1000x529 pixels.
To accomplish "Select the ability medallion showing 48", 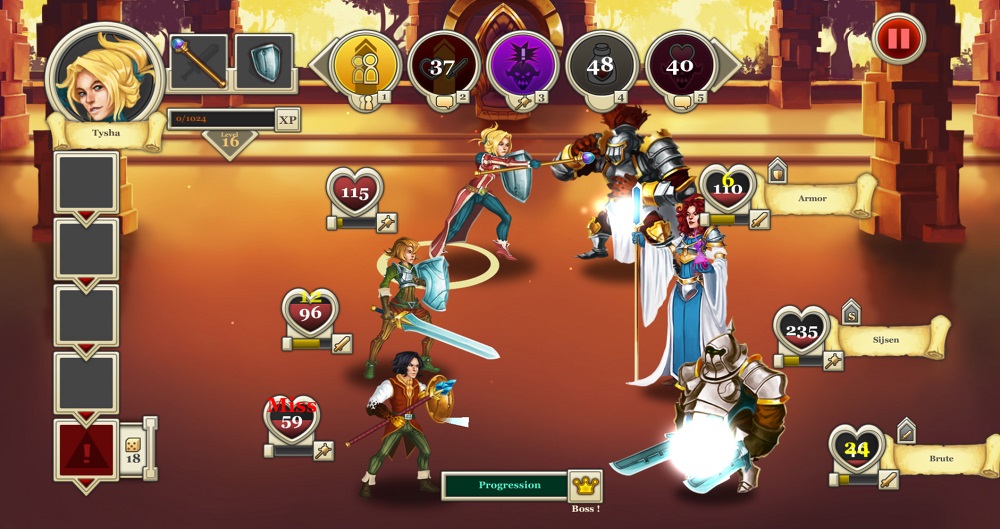I will coord(602,66).
